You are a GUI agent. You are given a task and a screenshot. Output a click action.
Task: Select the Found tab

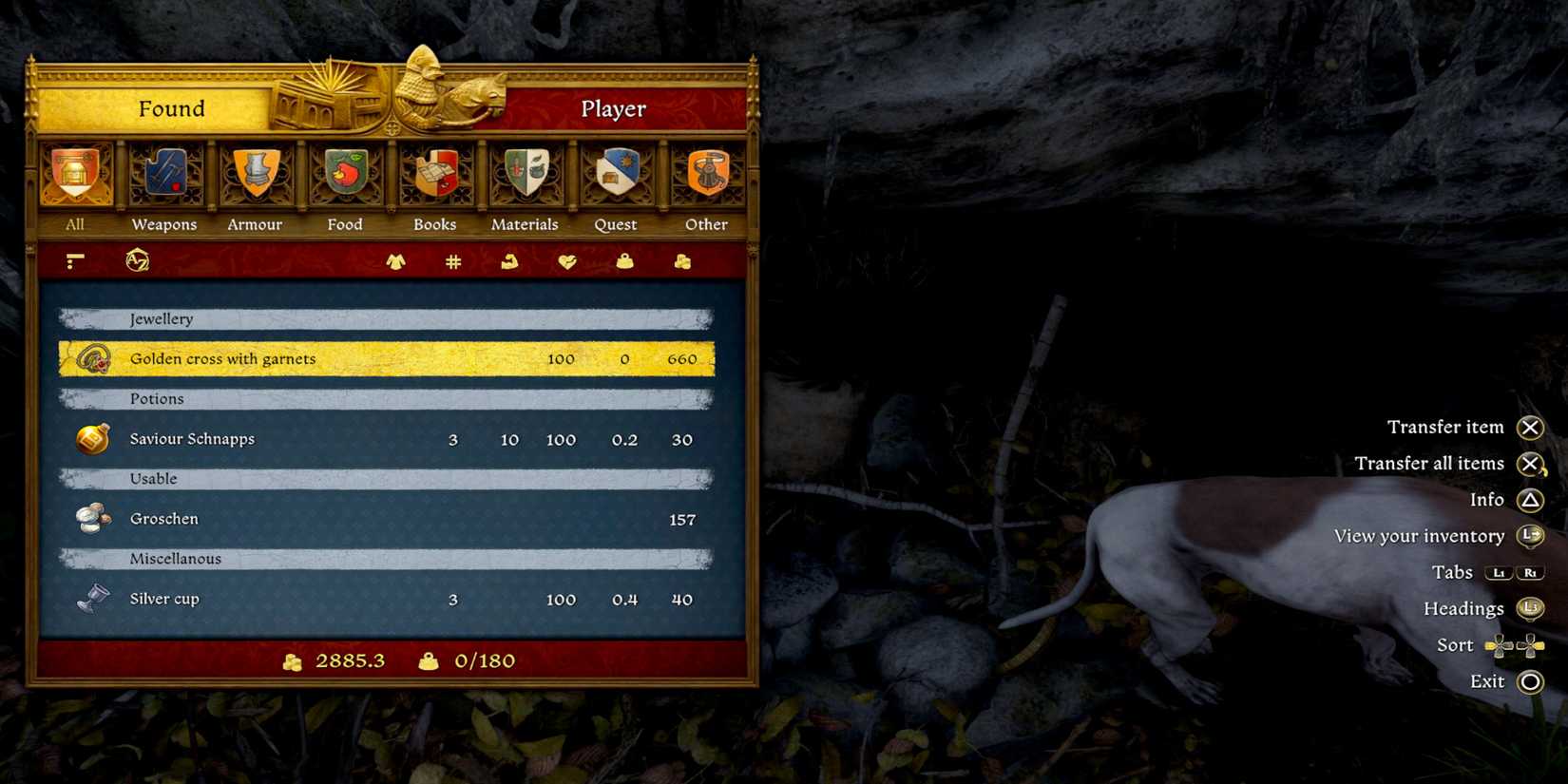172,108
